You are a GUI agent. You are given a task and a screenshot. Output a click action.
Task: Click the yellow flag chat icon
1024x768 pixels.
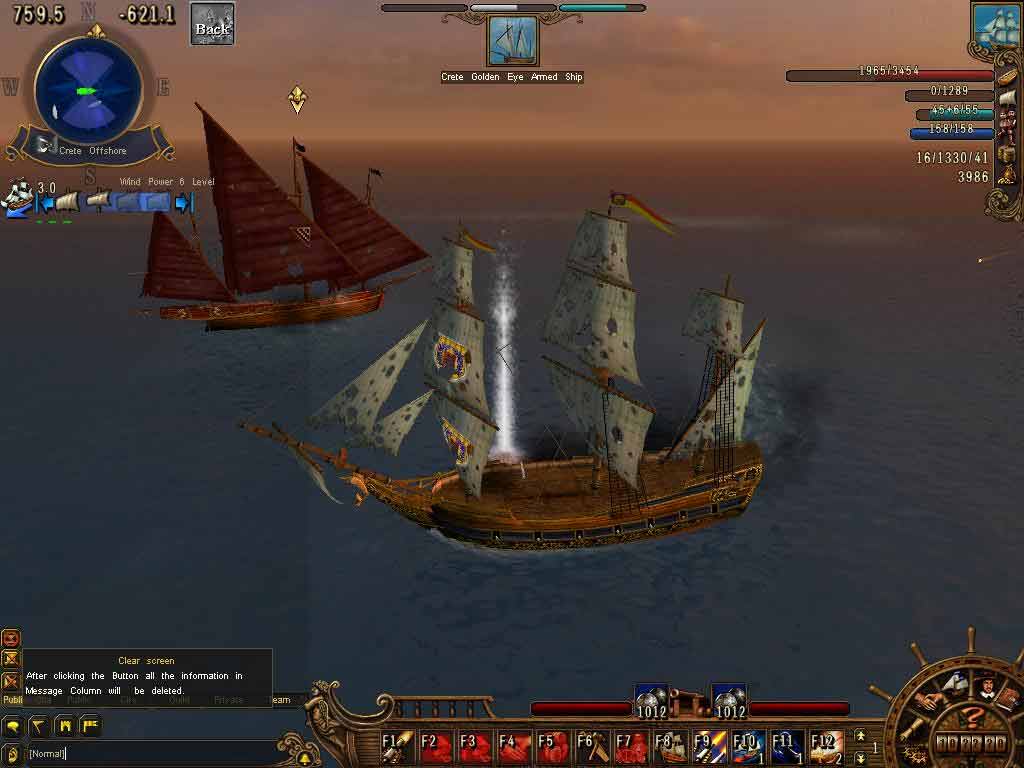coord(90,725)
